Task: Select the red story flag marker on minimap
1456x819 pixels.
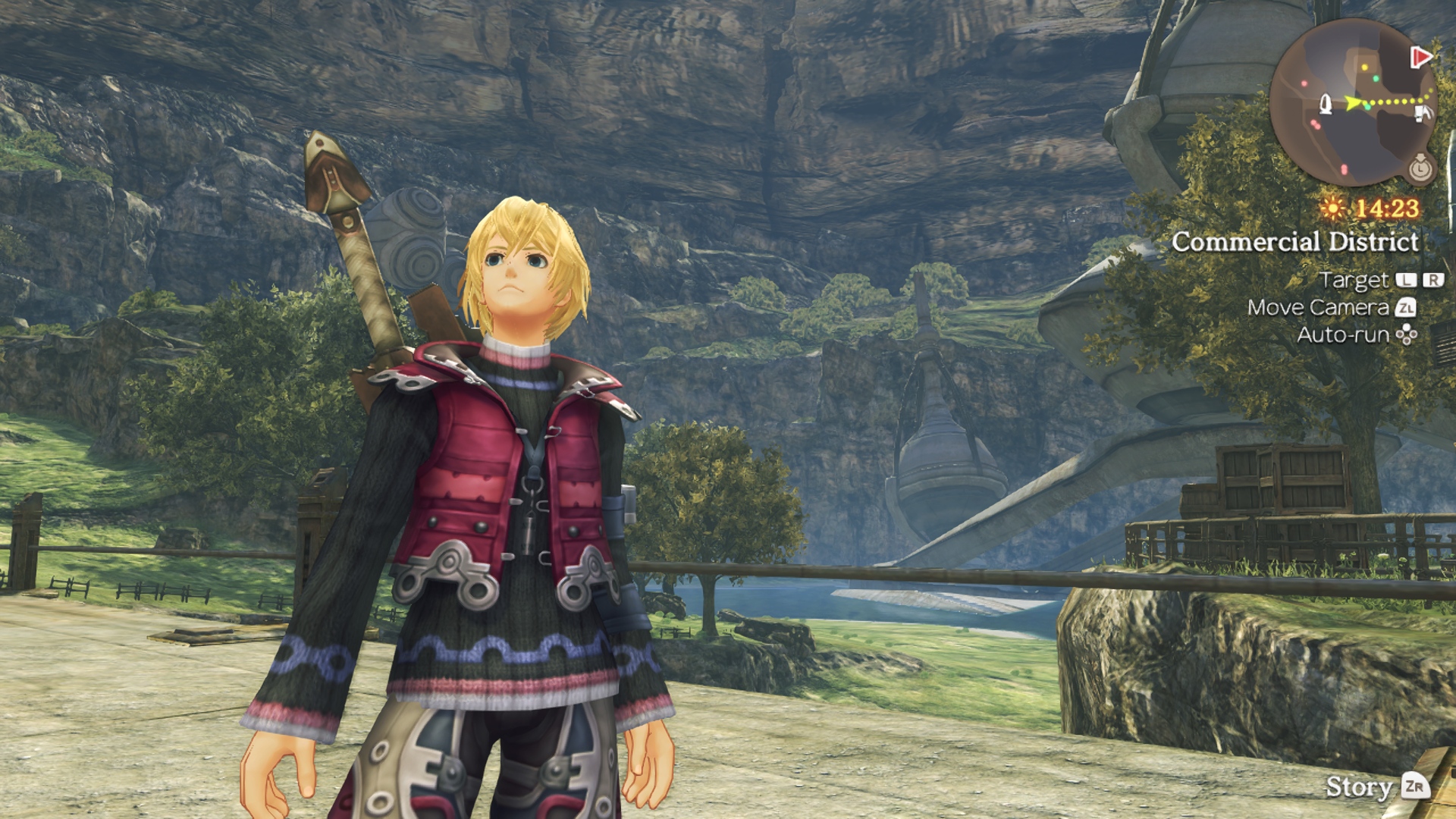Action: (1420, 57)
